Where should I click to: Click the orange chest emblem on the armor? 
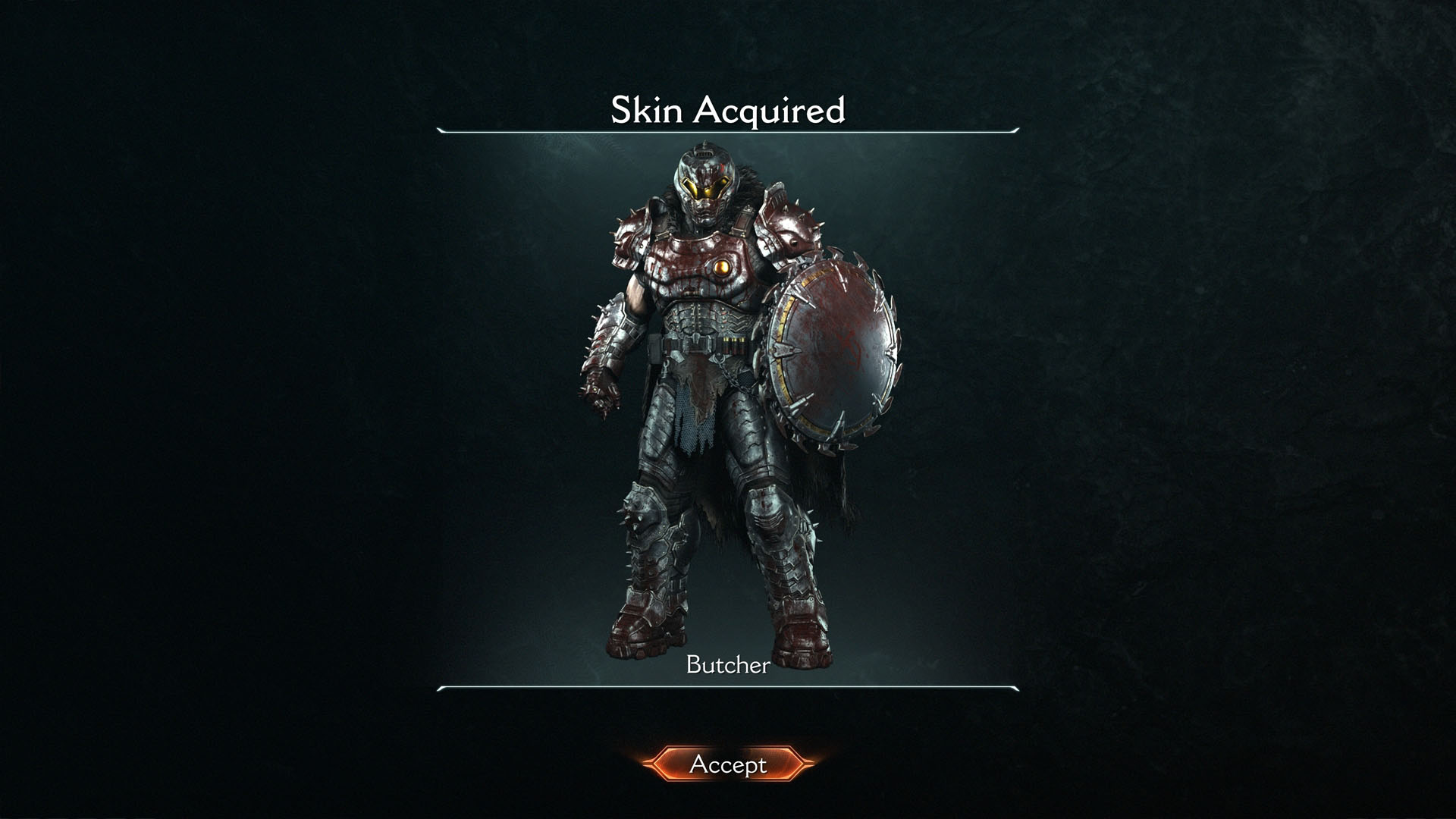pos(720,267)
